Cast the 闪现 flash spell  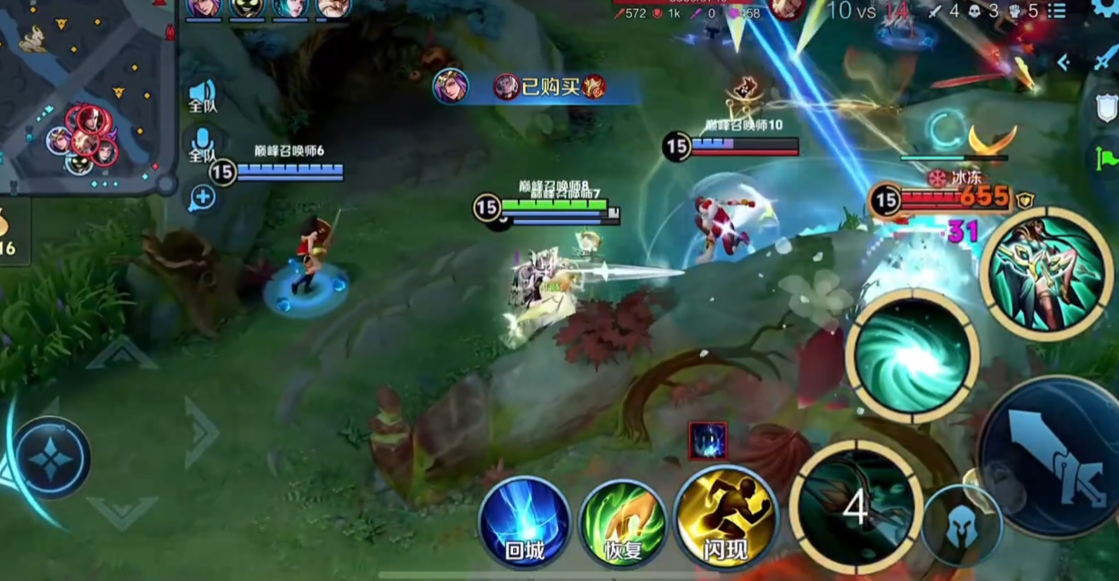(726, 519)
